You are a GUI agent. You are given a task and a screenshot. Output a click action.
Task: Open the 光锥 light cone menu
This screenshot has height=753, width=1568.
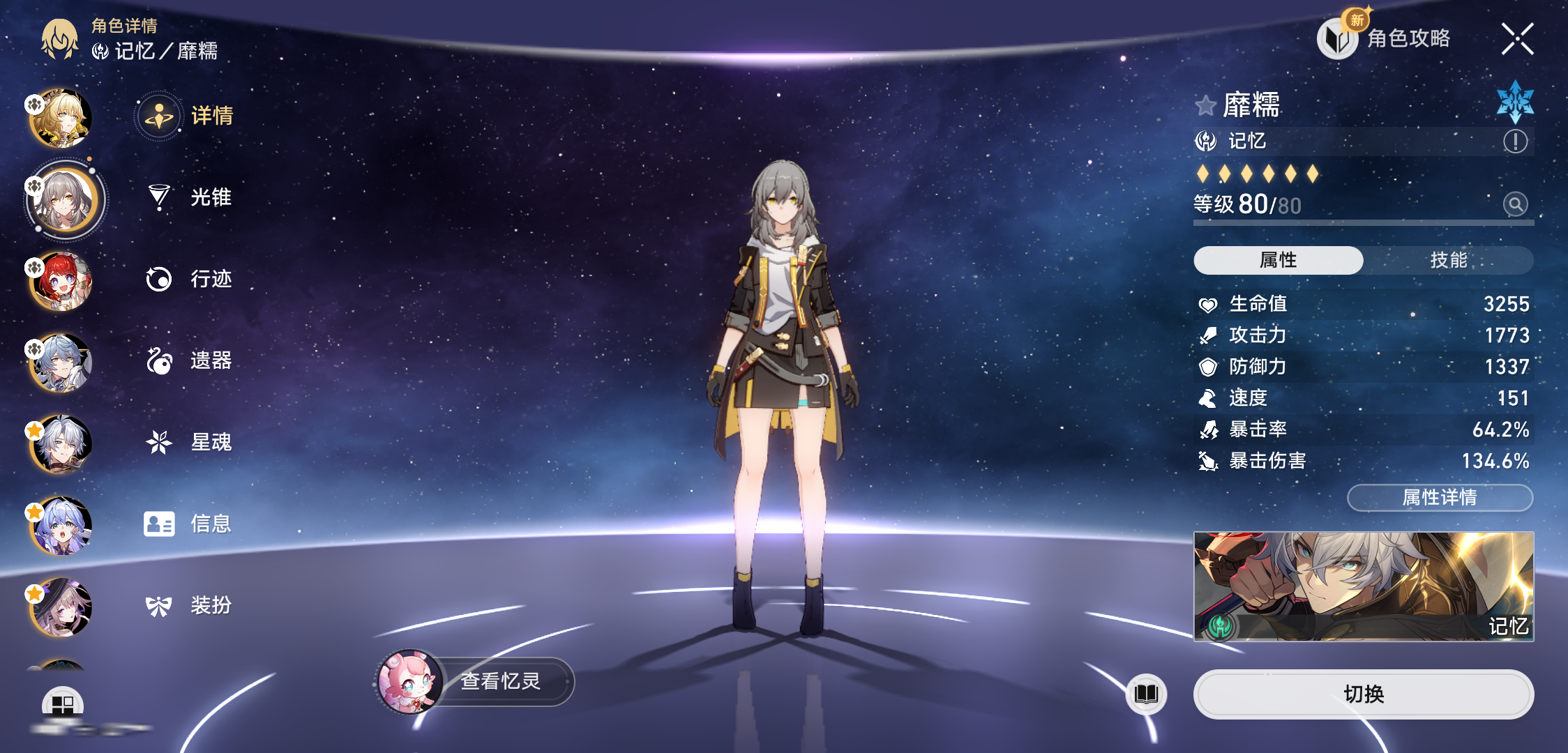click(x=190, y=197)
